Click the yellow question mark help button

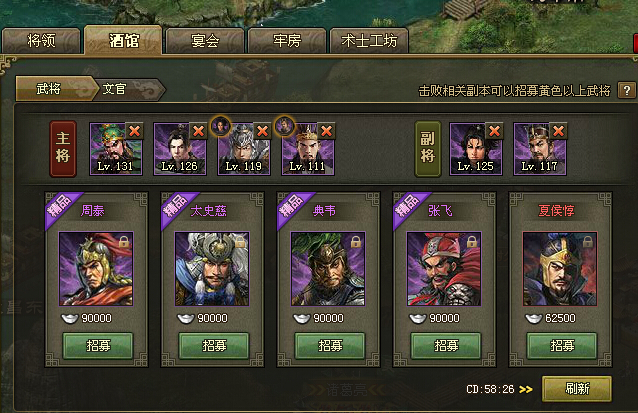click(x=625, y=90)
